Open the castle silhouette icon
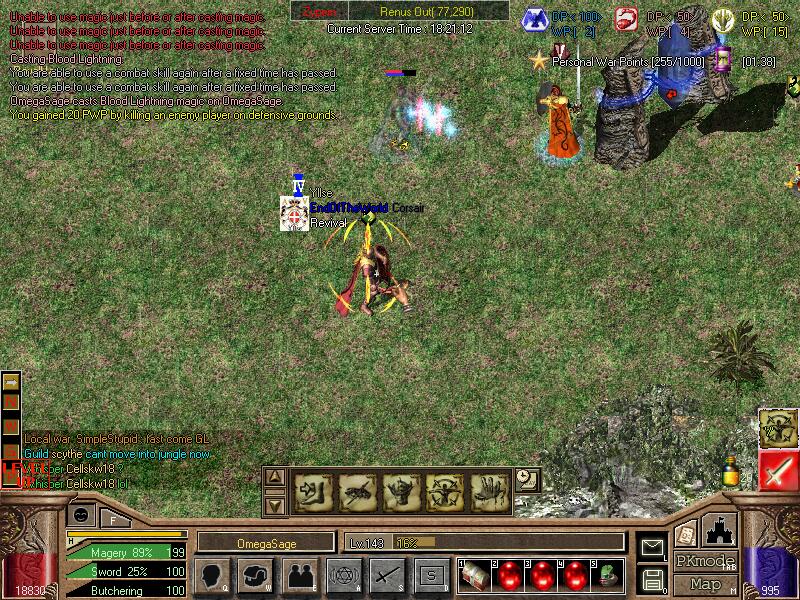800x600 pixels. tap(720, 529)
